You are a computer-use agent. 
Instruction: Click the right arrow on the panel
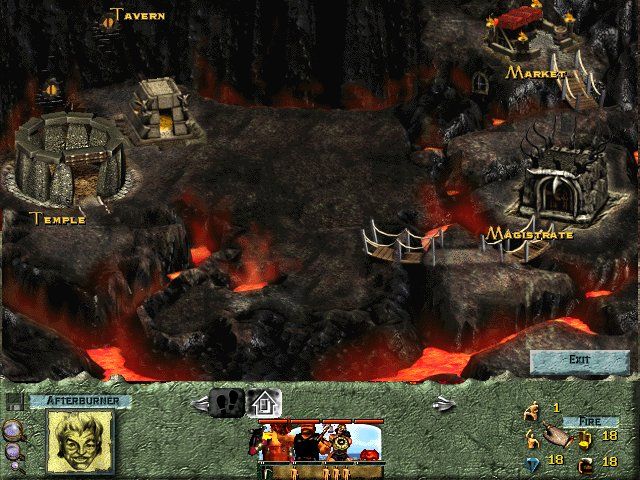(x=442, y=404)
